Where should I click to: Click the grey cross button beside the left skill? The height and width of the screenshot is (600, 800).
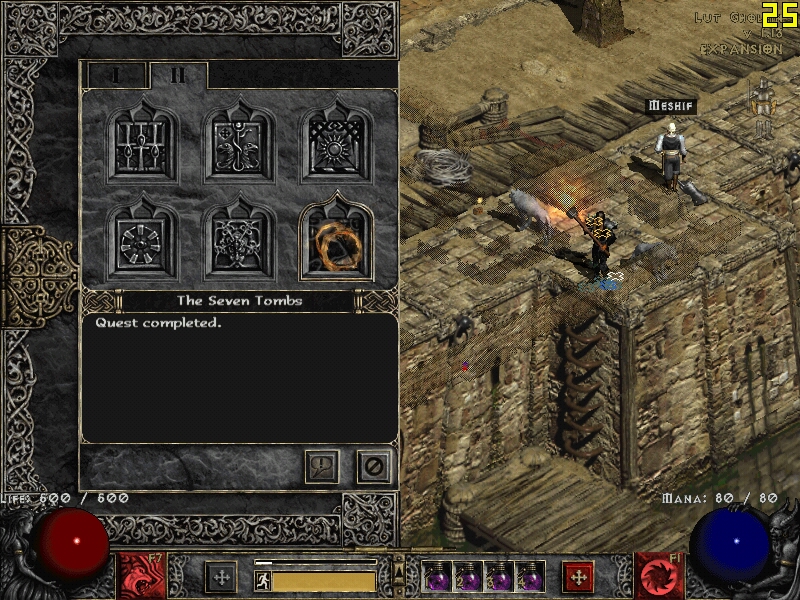[x=221, y=578]
